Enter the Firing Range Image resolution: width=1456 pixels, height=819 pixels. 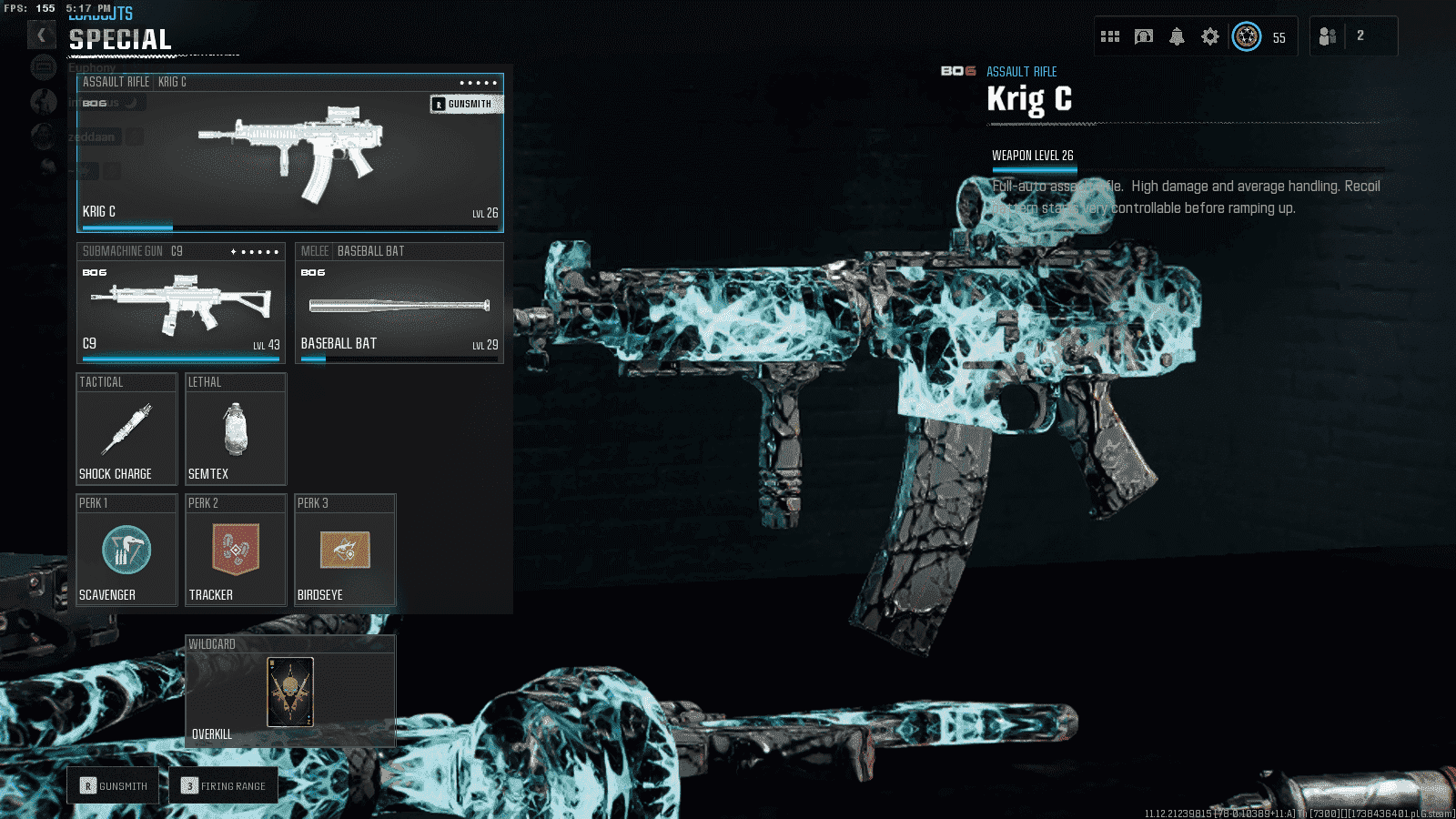[224, 785]
